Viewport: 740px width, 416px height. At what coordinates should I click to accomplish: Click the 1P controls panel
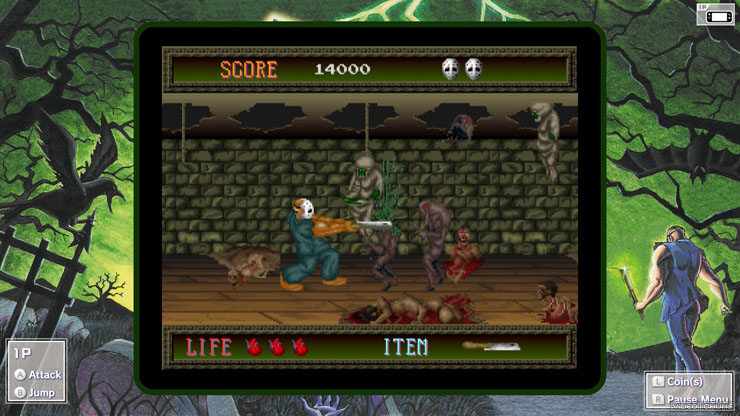[x=36, y=372]
